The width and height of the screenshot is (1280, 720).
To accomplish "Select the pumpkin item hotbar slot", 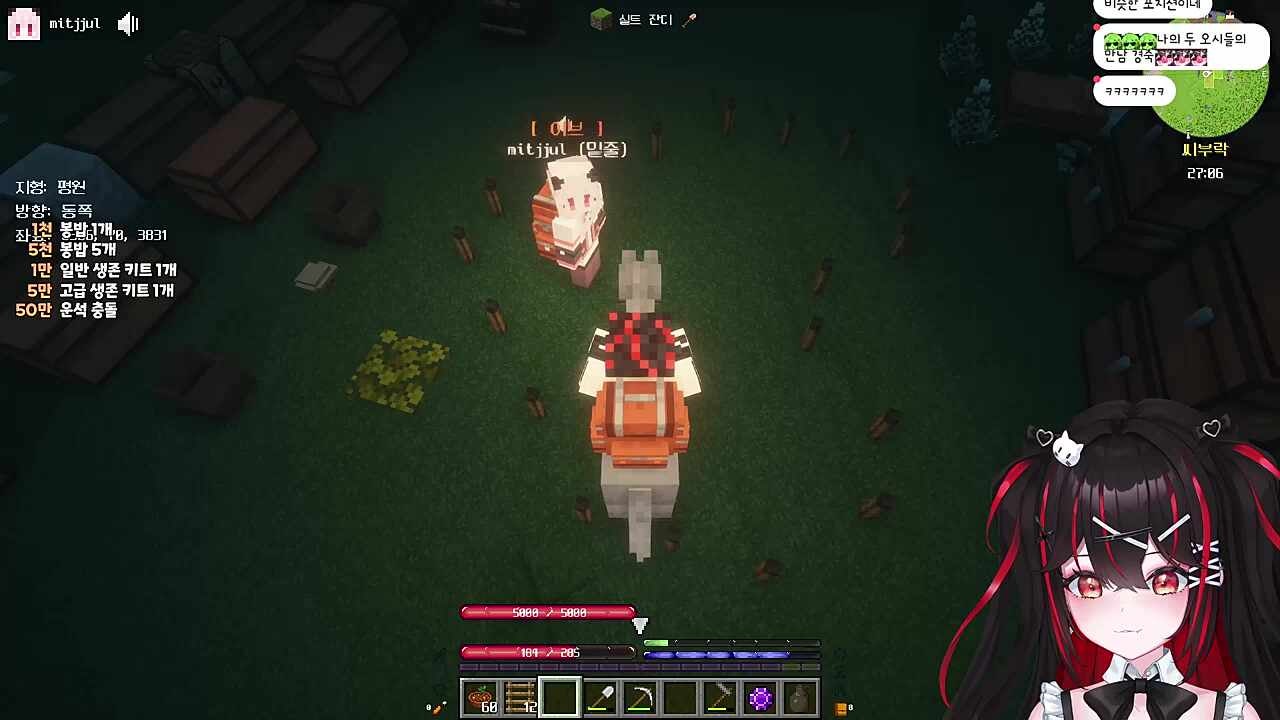I will [480, 698].
